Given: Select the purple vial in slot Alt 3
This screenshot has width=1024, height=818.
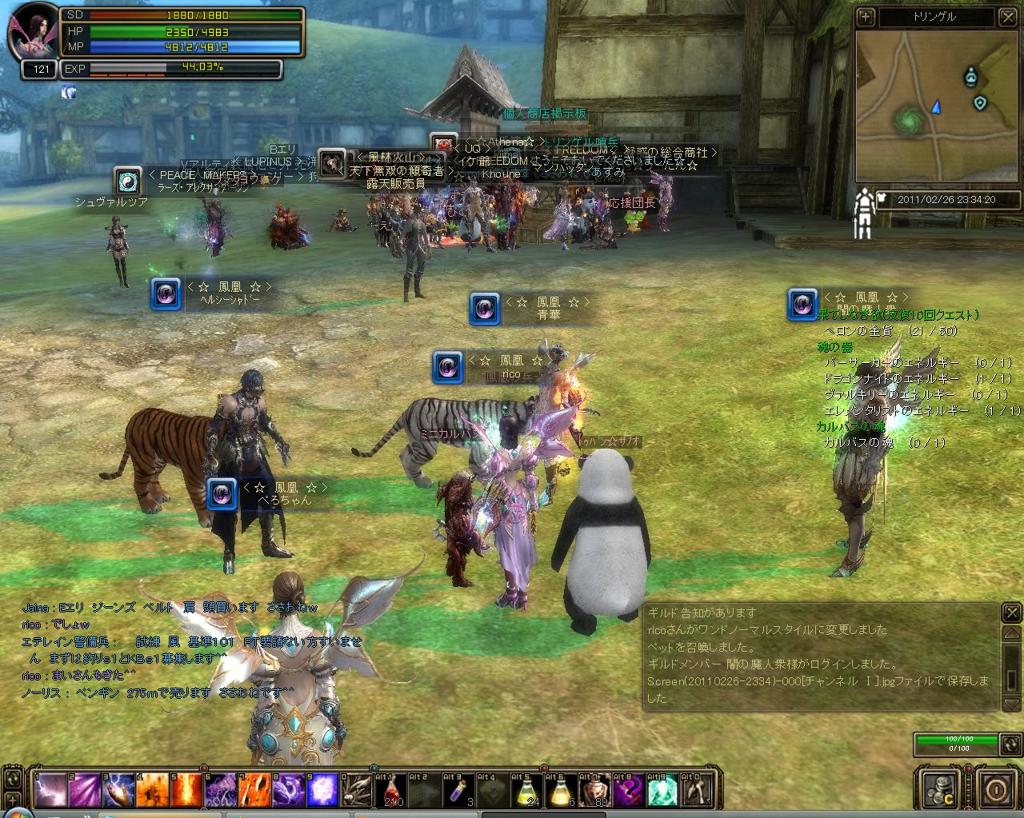Looking at the screenshot, I should pyautogui.click(x=459, y=790).
